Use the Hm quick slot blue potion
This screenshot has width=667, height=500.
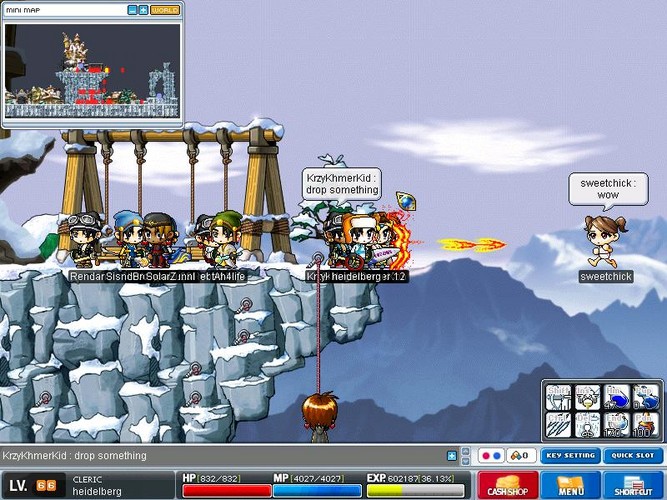coord(617,397)
